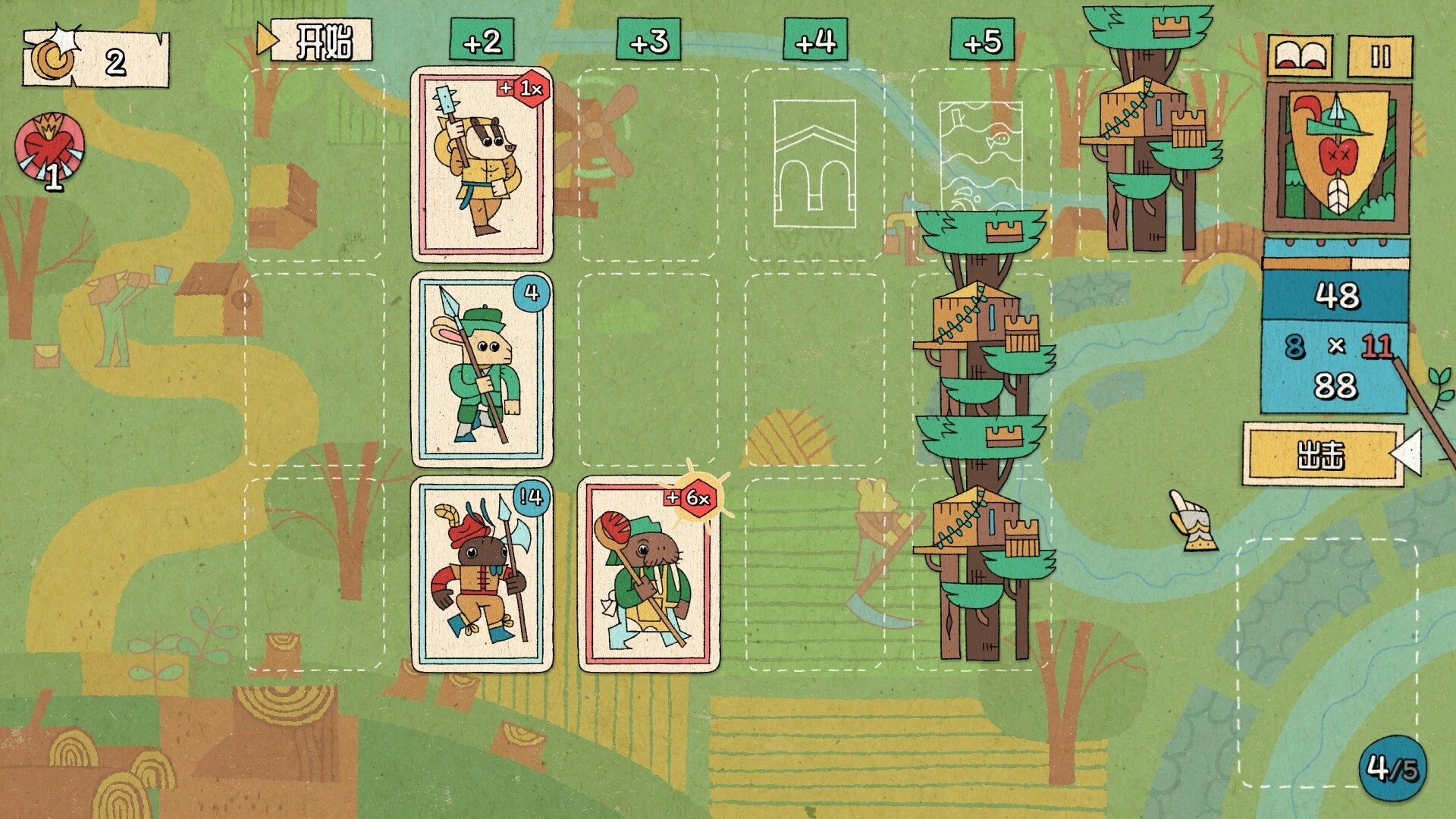Open the book journal icon
The image size is (1456, 819).
[1303, 56]
